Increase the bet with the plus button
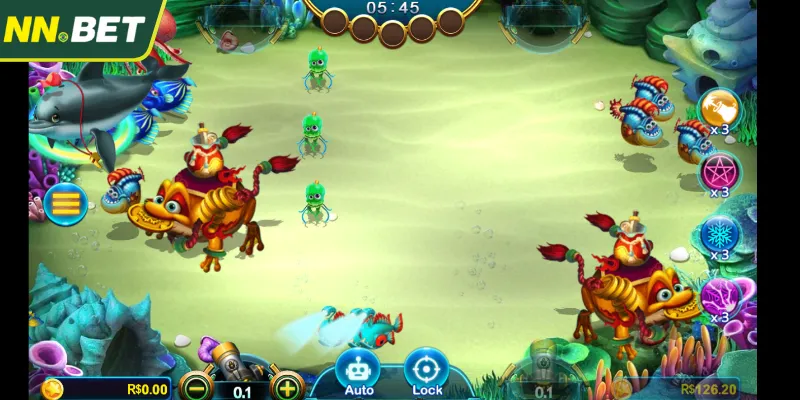This screenshot has width=800, height=400. pos(287,389)
